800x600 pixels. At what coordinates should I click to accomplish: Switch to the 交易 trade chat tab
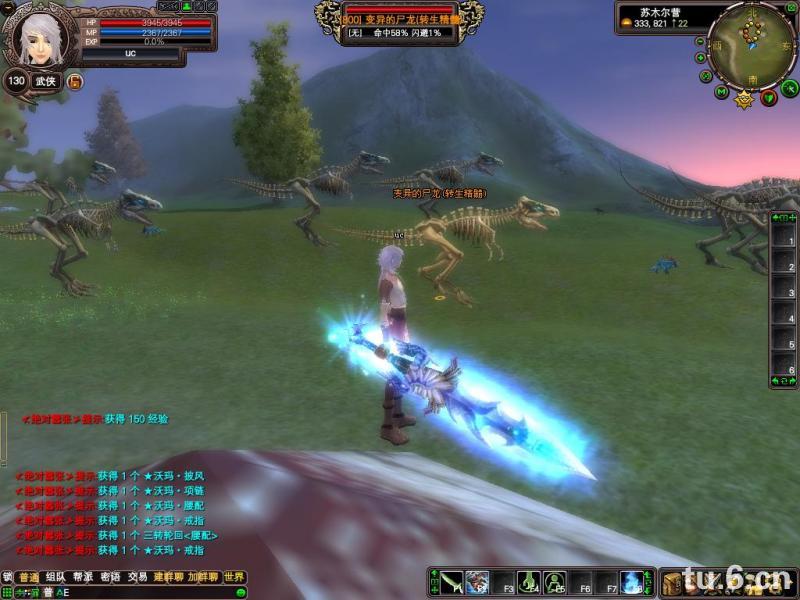point(137,578)
